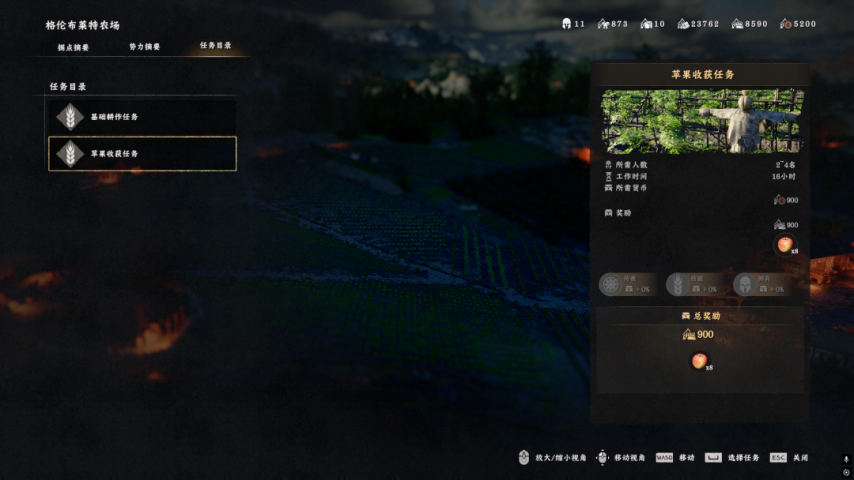Open the 势力摘要 tab

point(144,47)
